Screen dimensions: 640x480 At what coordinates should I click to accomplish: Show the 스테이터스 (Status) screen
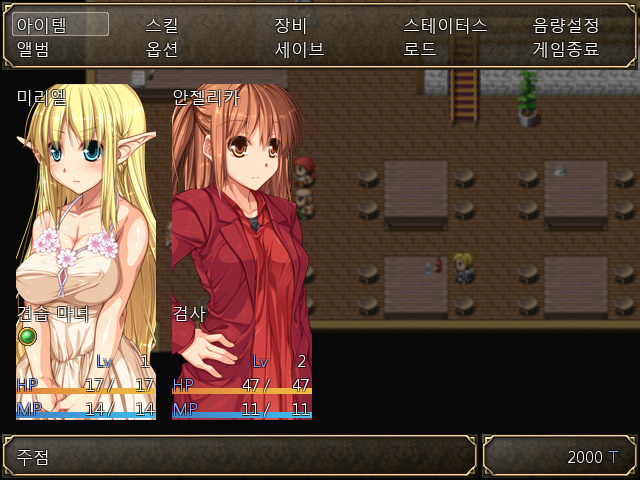point(445,25)
